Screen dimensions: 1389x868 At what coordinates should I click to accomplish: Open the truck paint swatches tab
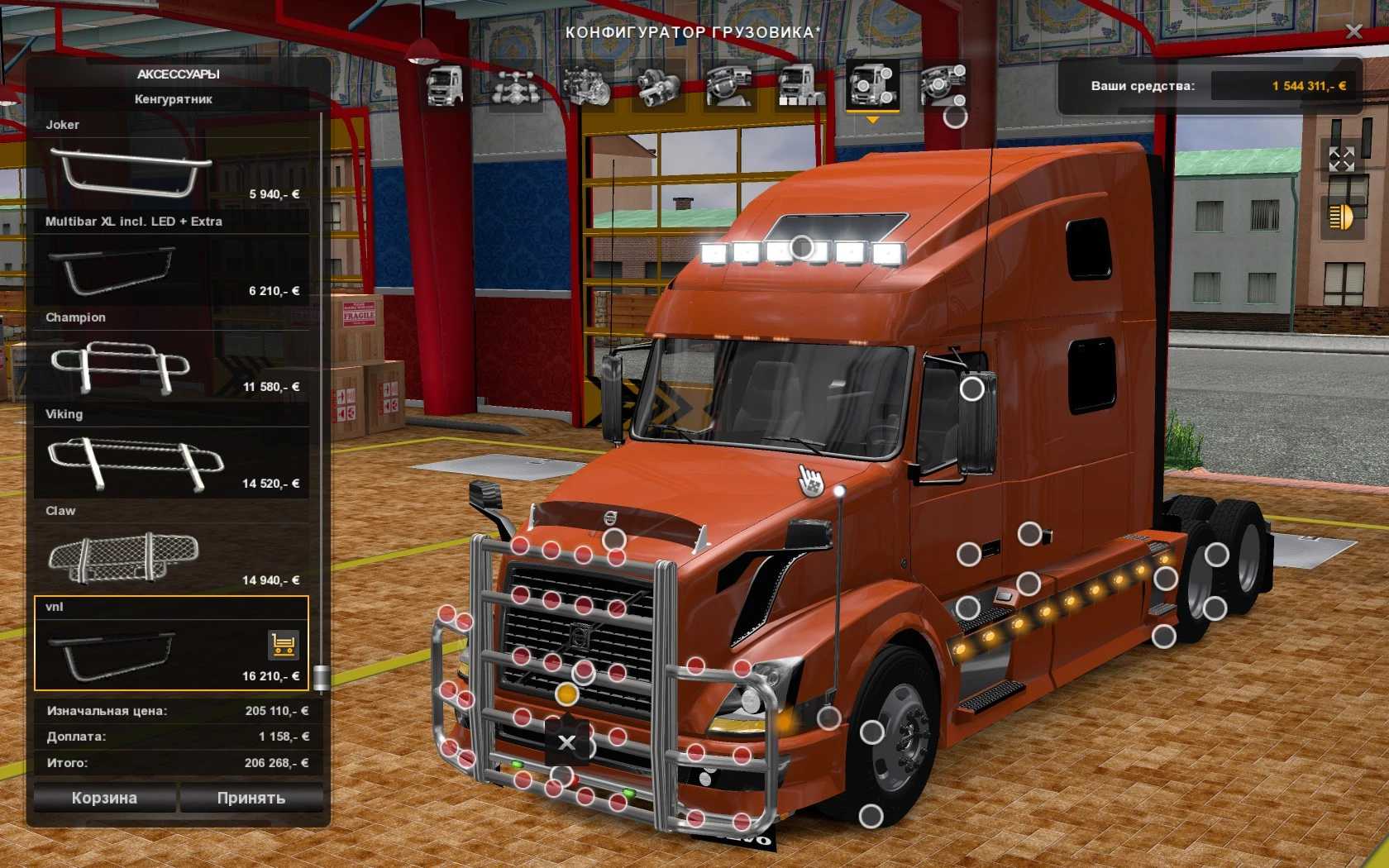tap(800, 86)
